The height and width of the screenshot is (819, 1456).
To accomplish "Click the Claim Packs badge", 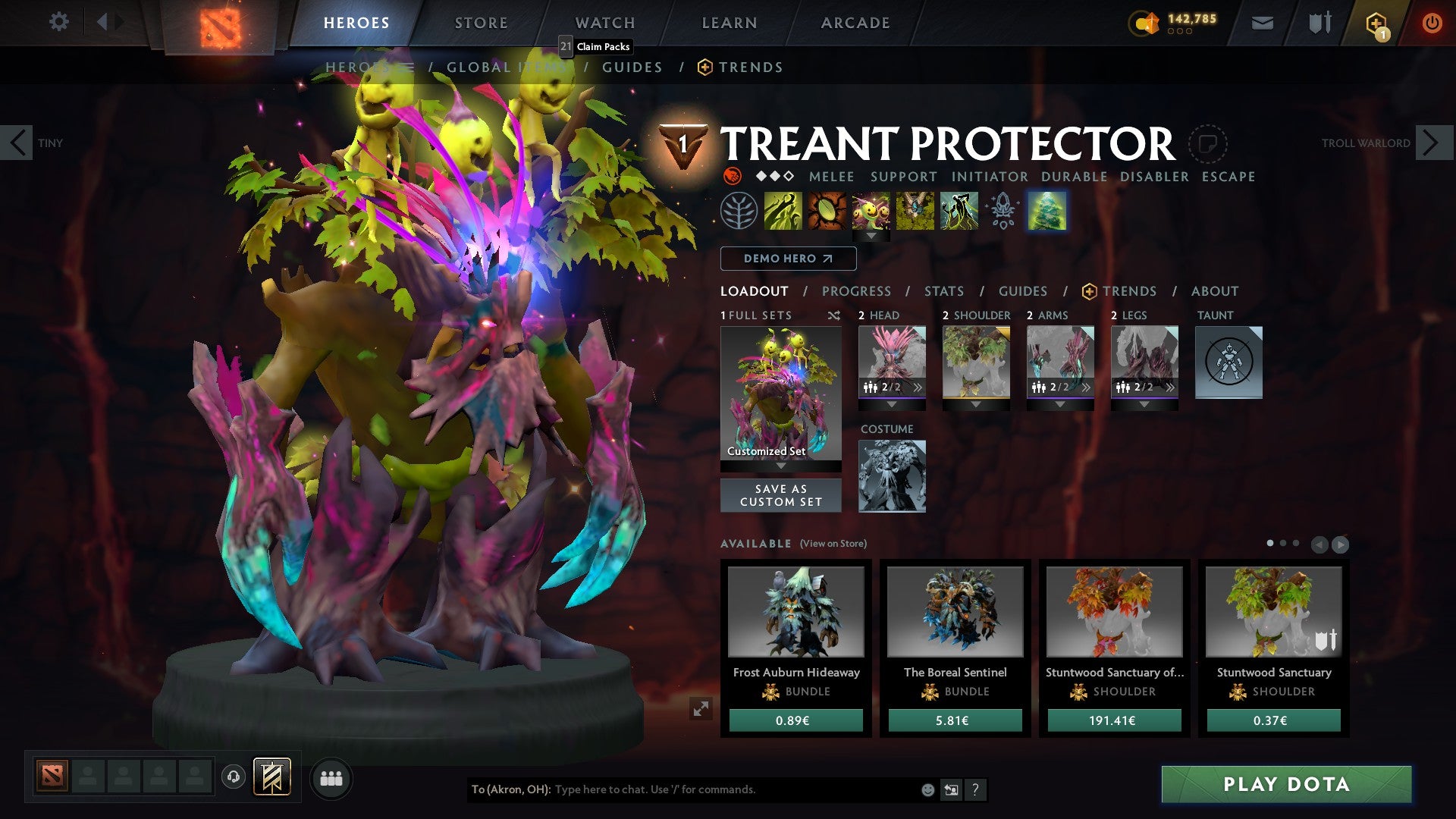I will (595, 46).
